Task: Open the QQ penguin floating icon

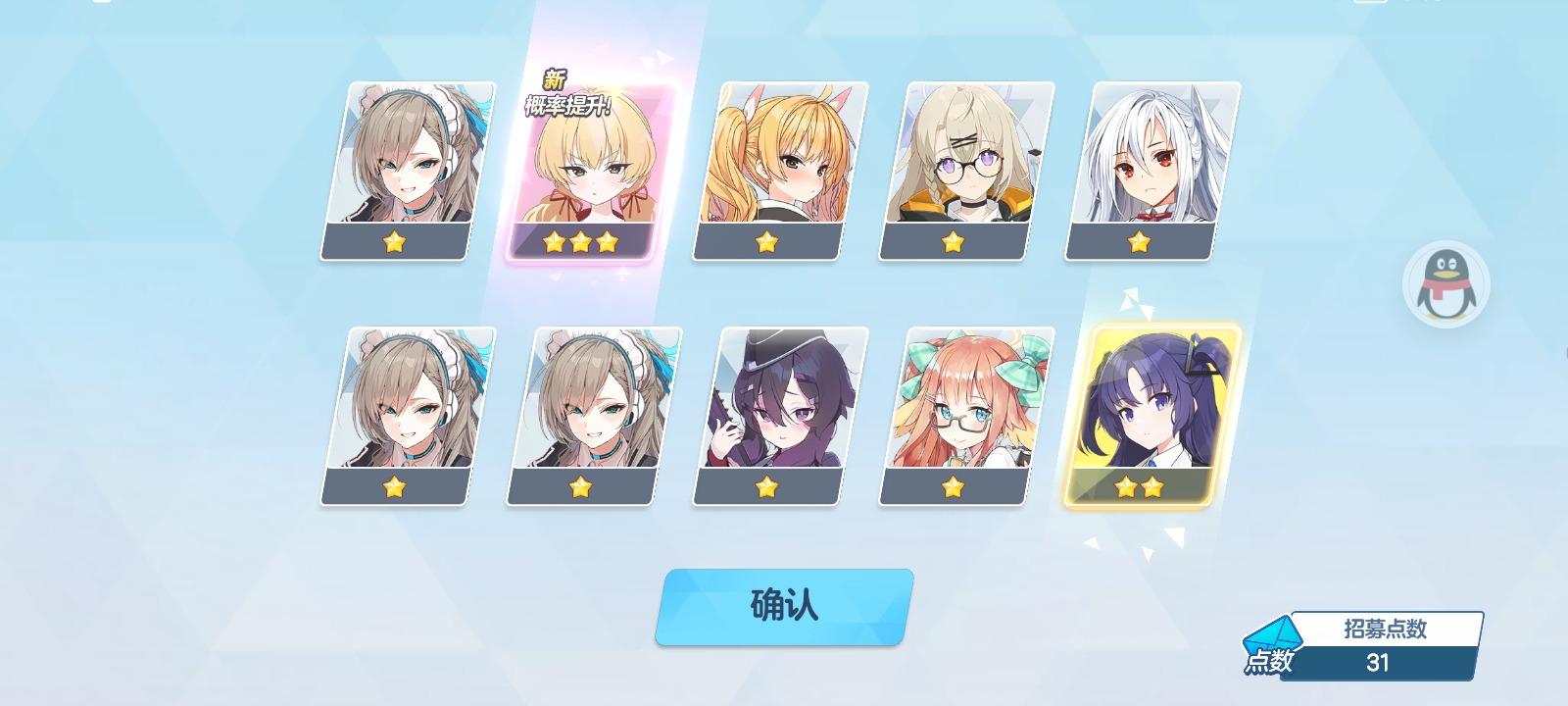Action: (1445, 284)
